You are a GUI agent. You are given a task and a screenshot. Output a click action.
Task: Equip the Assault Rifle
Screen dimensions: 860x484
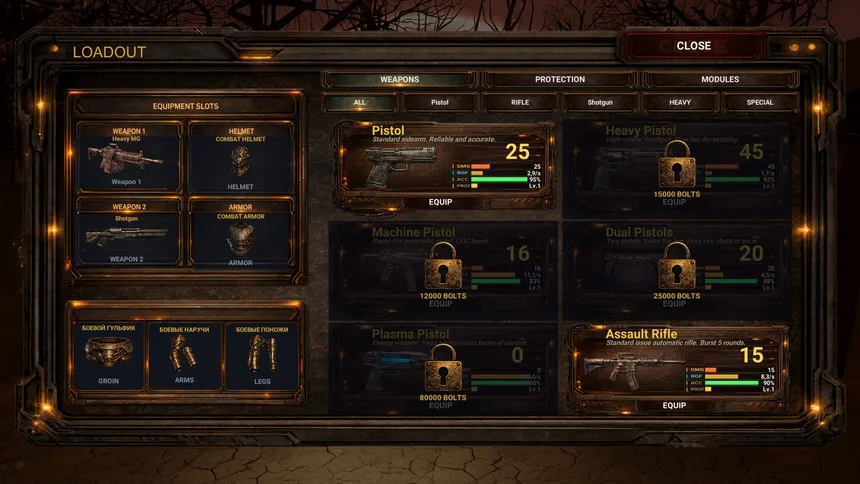coord(674,405)
